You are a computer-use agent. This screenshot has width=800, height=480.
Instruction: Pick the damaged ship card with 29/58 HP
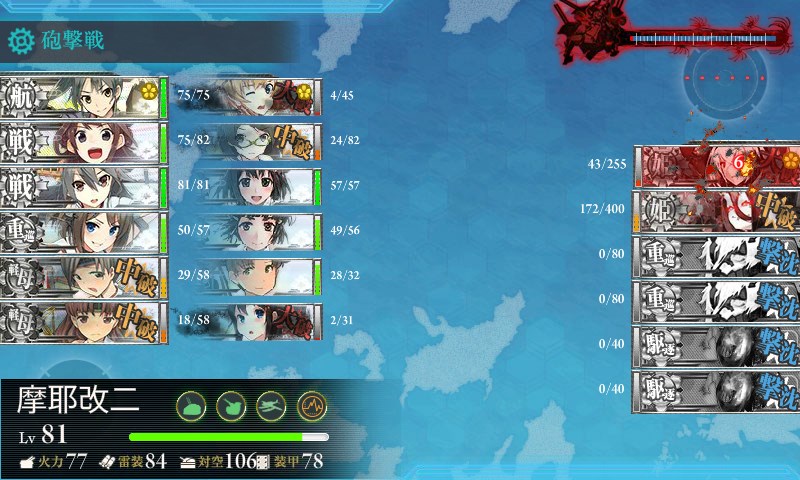pyautogui.click(x=84, y=277)
